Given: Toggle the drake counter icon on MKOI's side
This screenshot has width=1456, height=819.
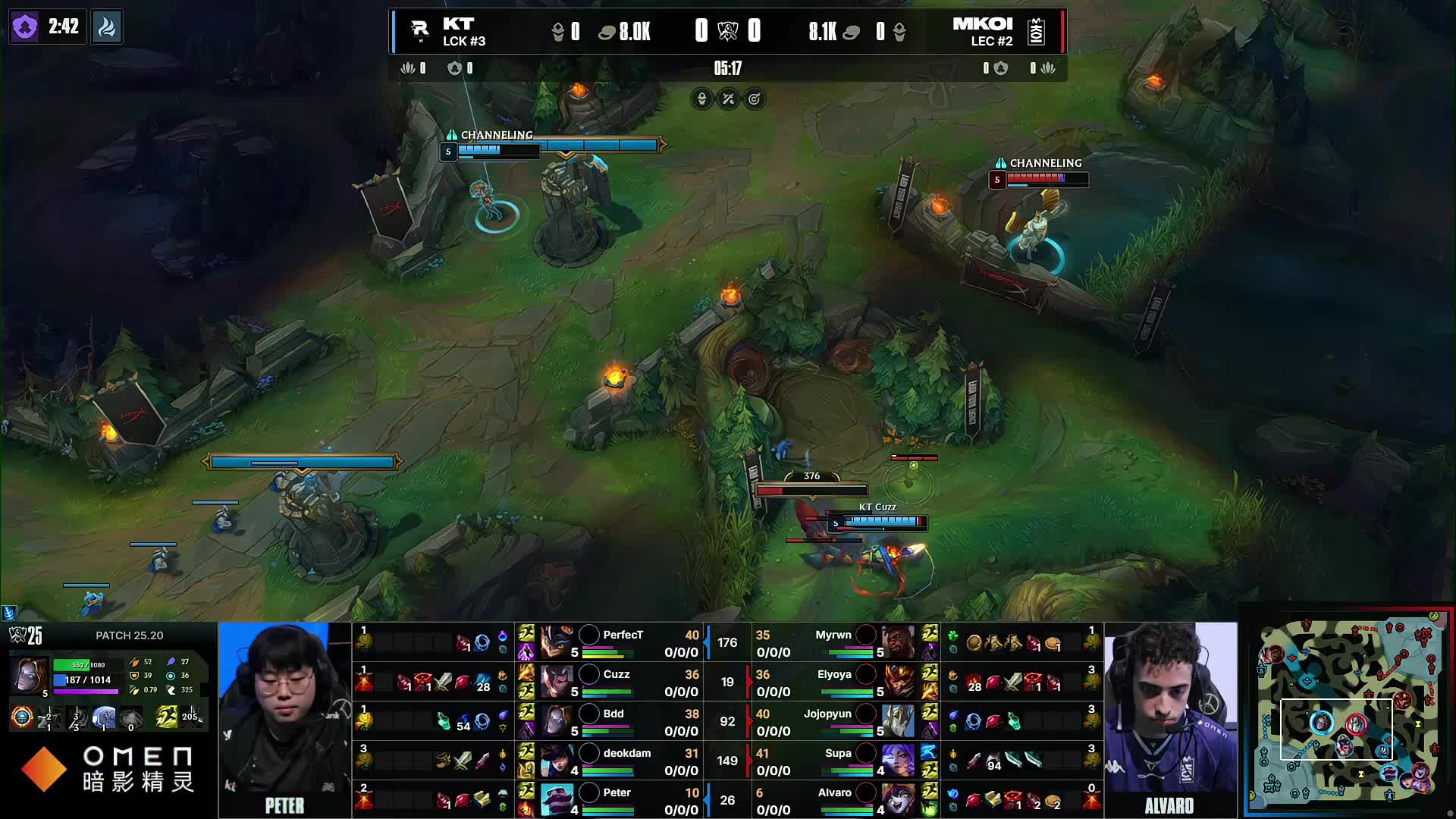Looking at the screenshot, I should 1046,67.
